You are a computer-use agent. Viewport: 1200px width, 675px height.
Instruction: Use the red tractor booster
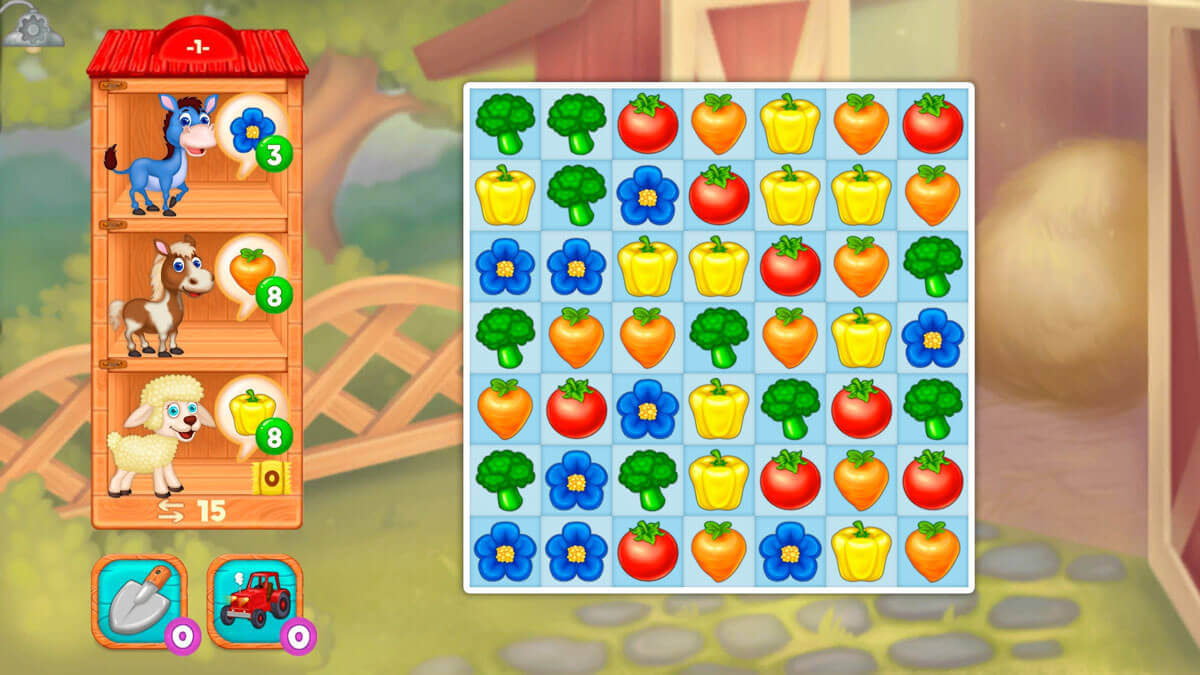click(255, 601)
